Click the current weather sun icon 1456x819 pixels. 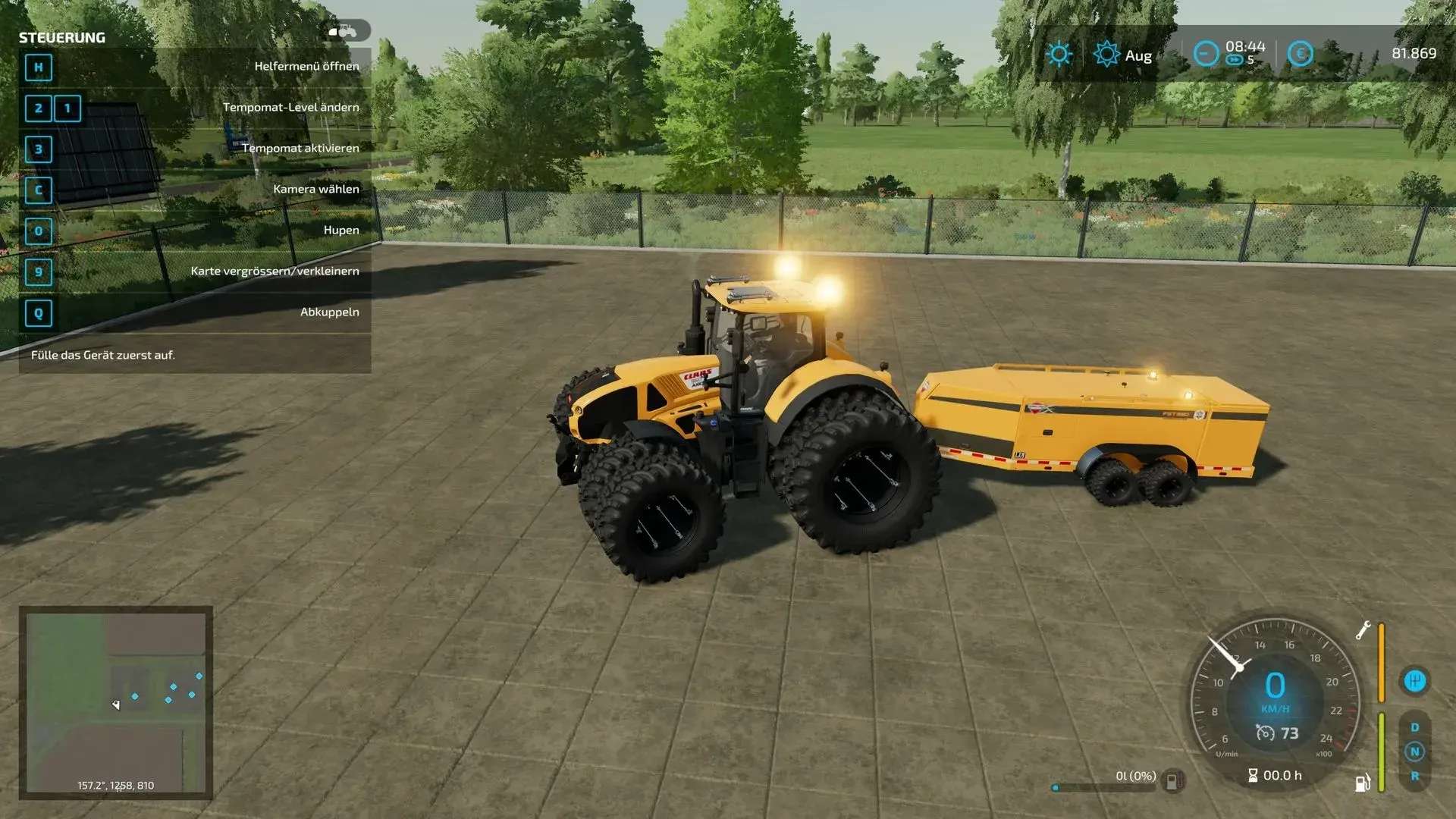coord(1059,55)
